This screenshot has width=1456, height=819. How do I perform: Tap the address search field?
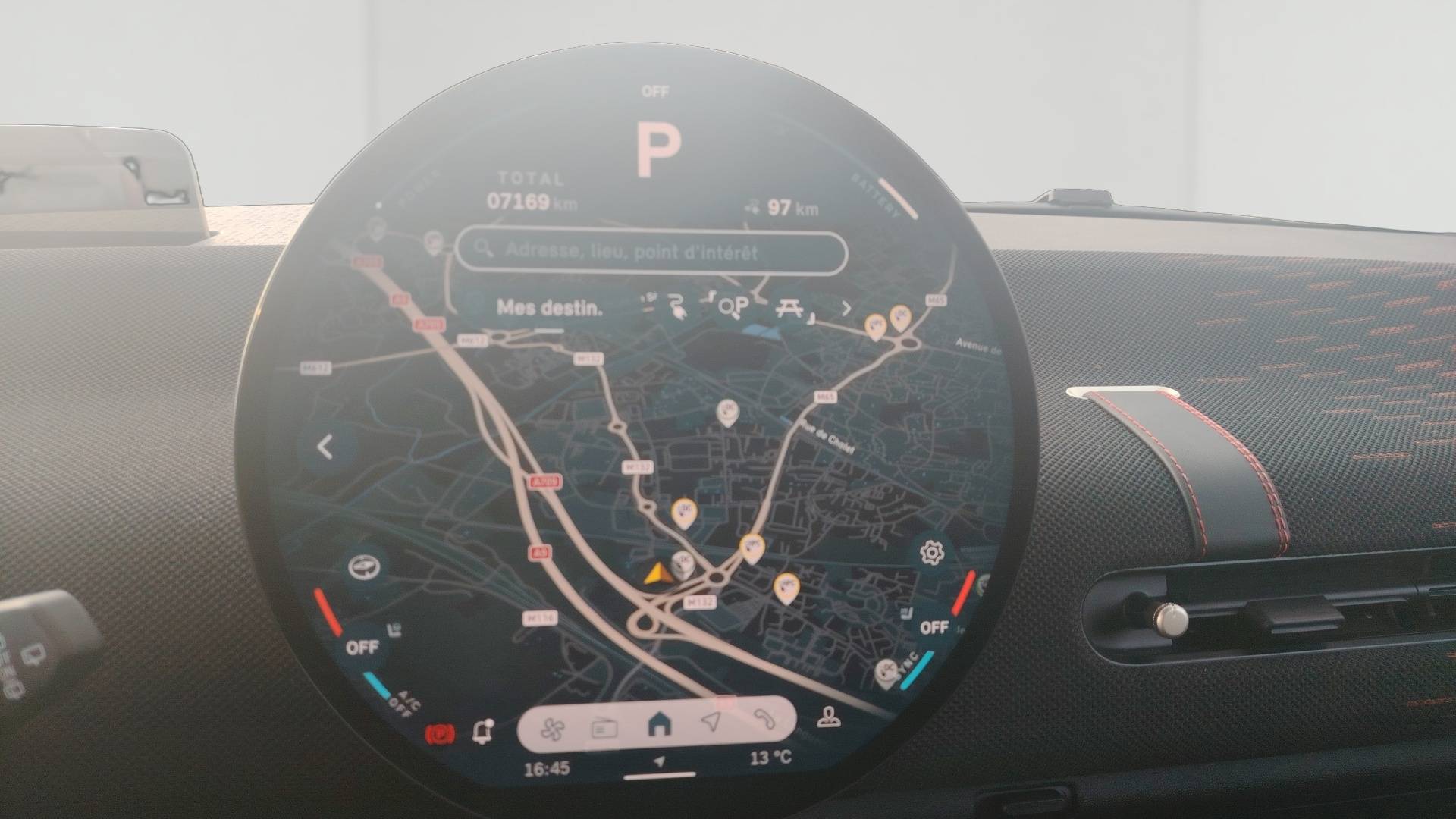651,251
